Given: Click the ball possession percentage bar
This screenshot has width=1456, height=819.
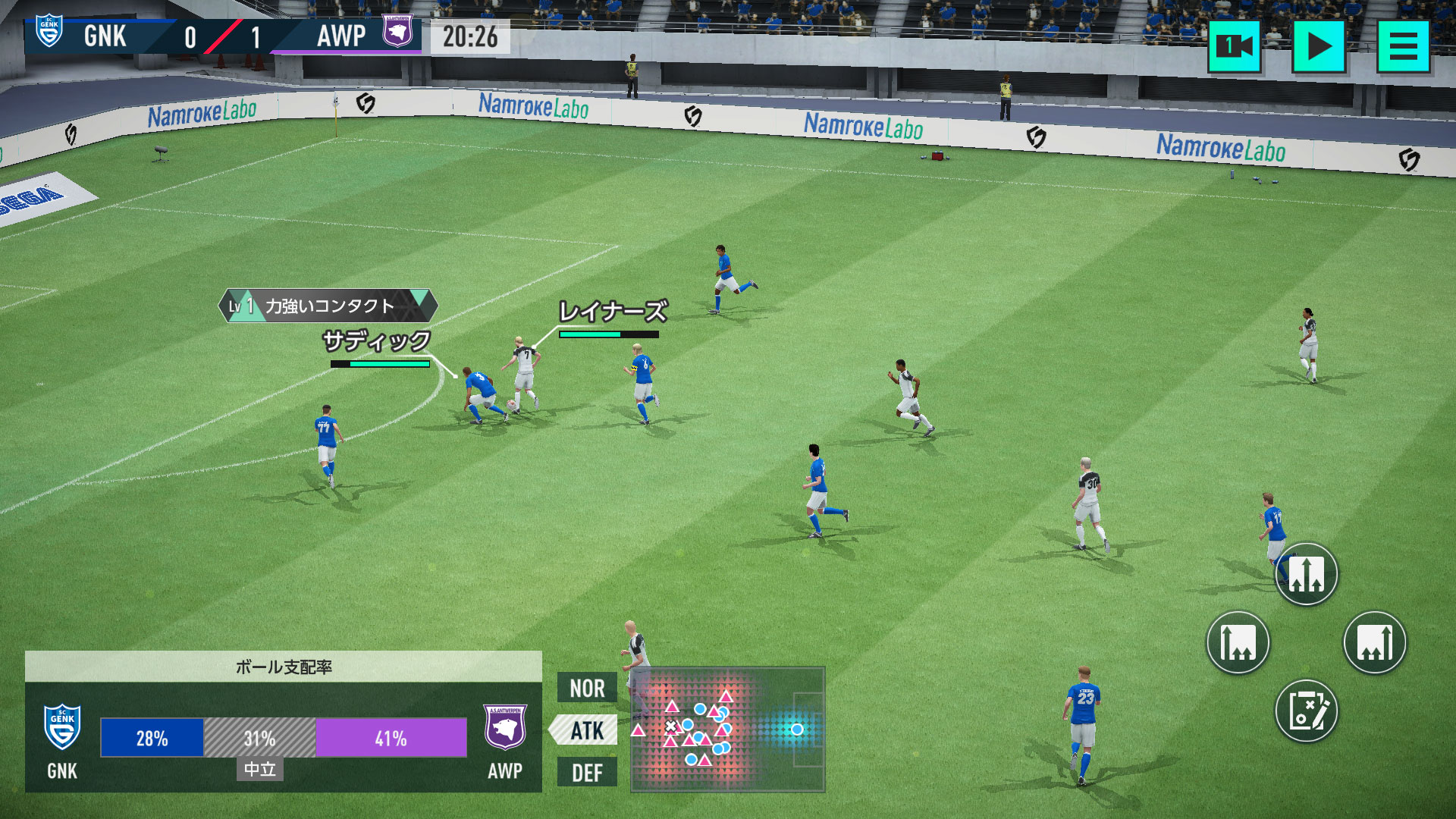Looking at the screenshot, I should click(x=284, y=736).
